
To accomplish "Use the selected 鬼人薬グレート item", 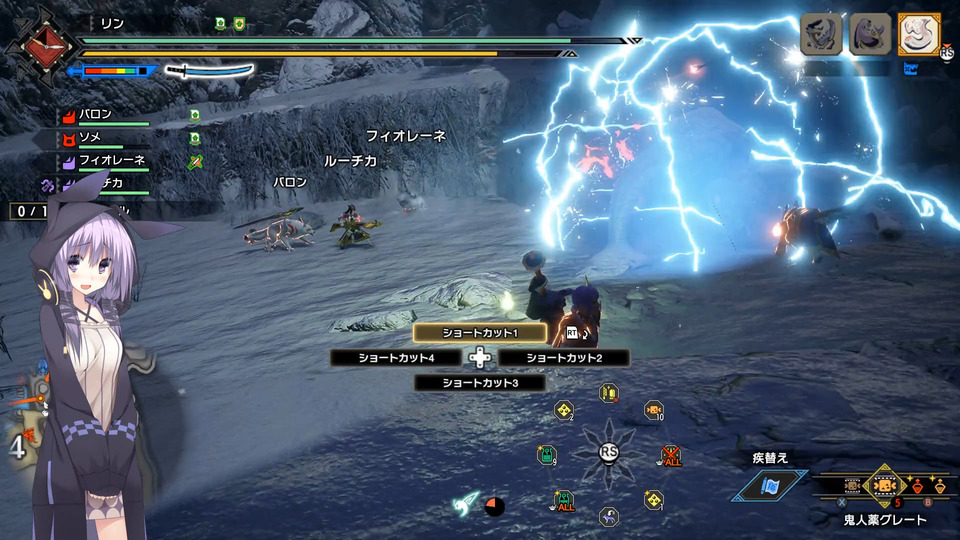I will [884, 486].
